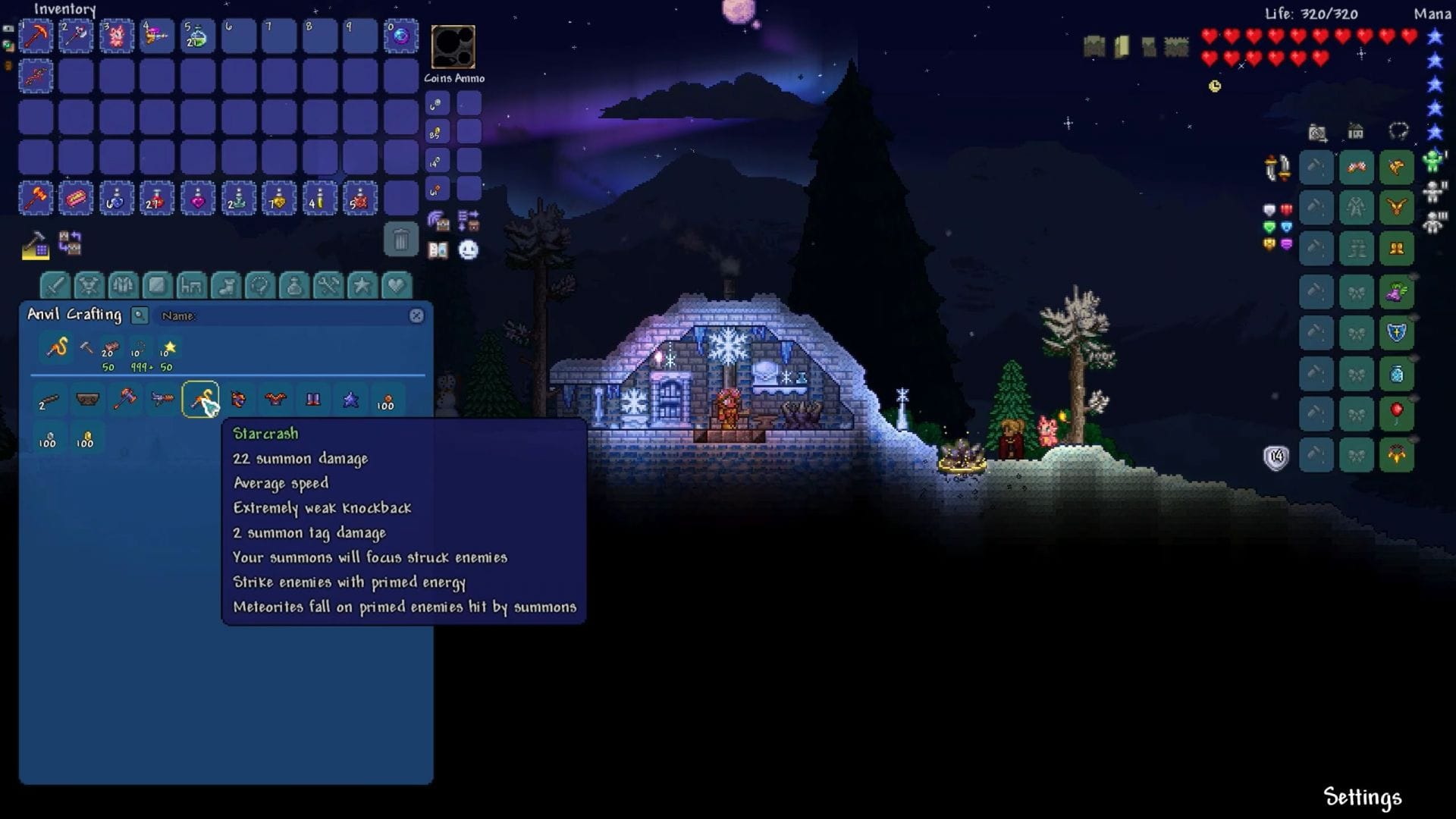Filter recipes by the sword weapons tab
This screenshot has width=1456, height=819.
tap(55, 286)
